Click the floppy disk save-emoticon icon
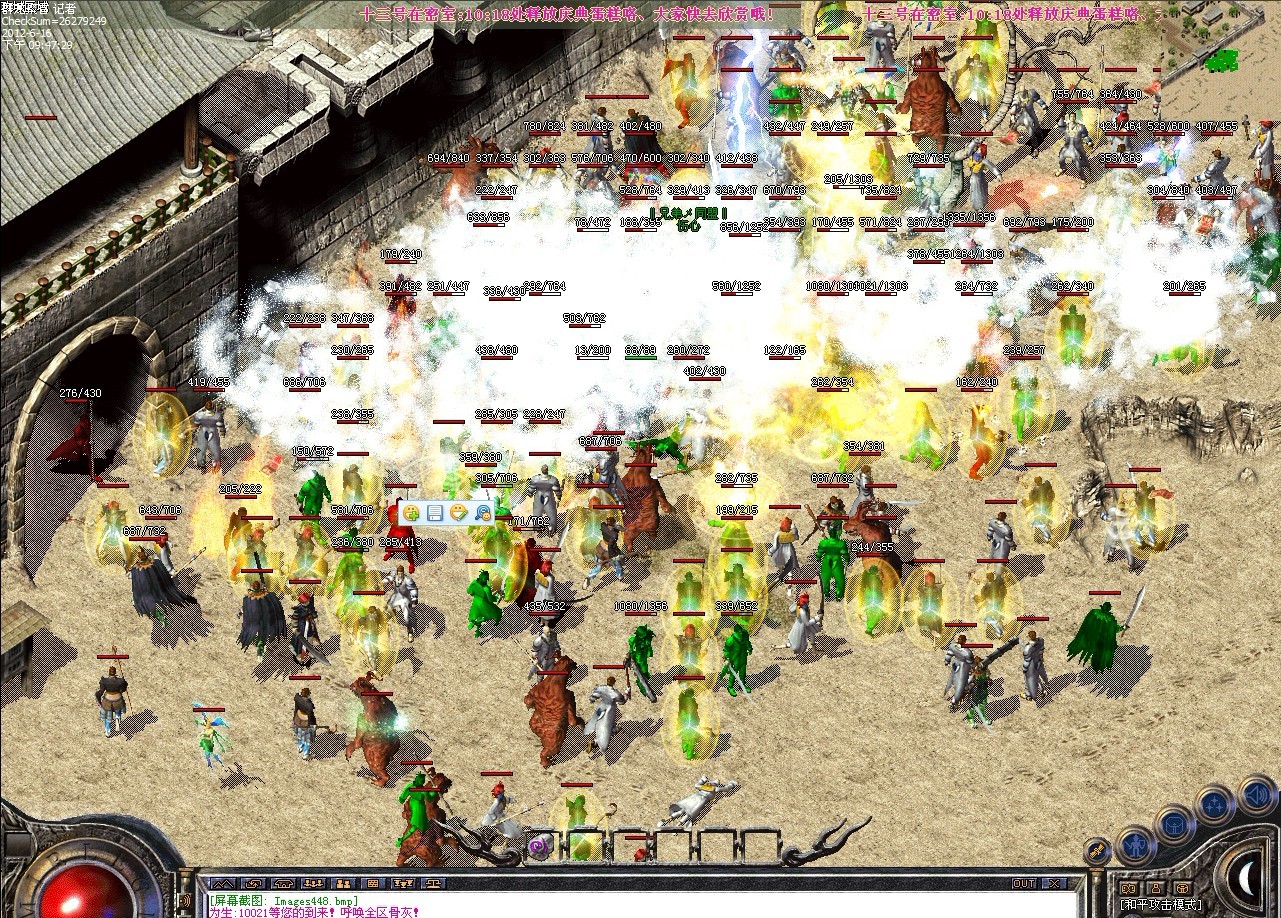Image resolution: width=1281 pixels, height=918 pixels. pos(435,512)
